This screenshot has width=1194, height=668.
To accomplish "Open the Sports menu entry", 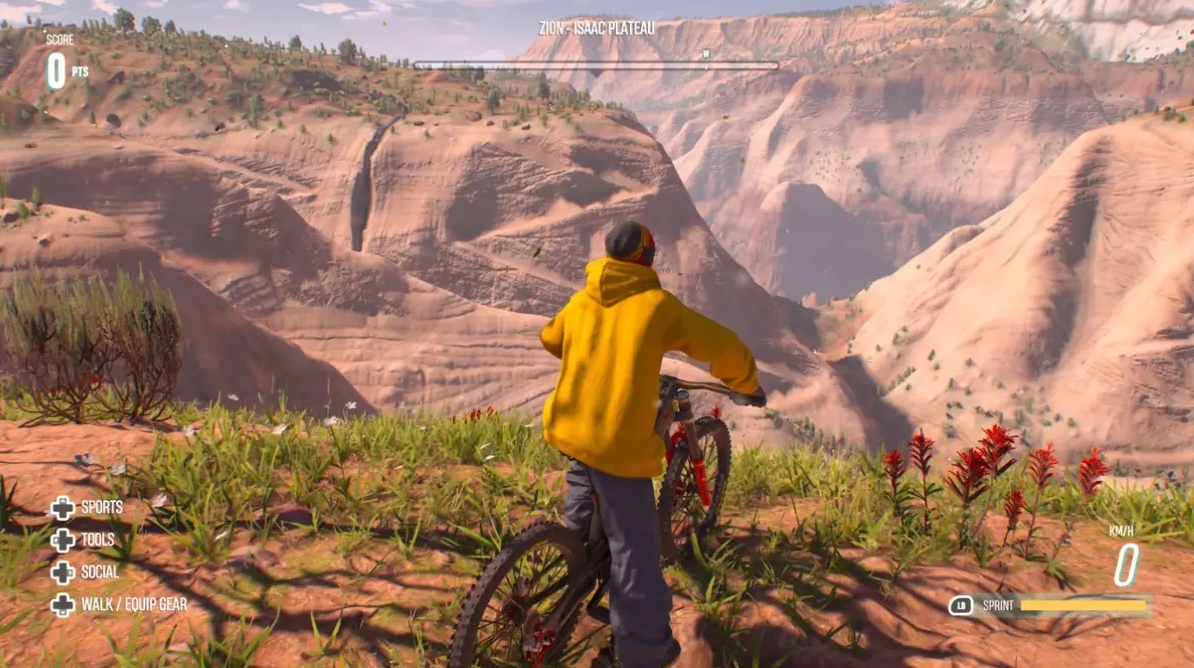I will click(101, 508).
